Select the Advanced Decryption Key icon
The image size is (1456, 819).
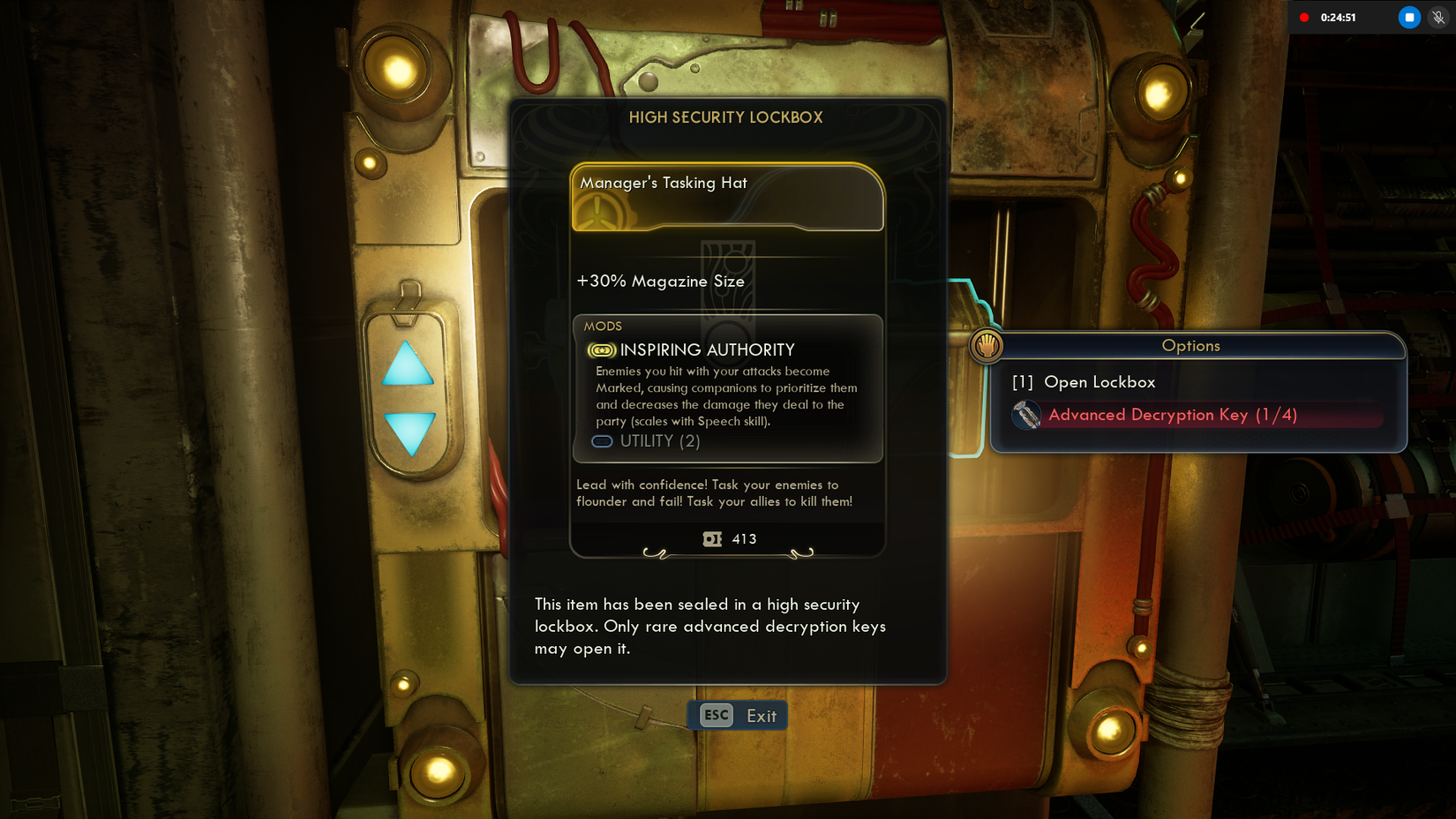(1028, 415)
